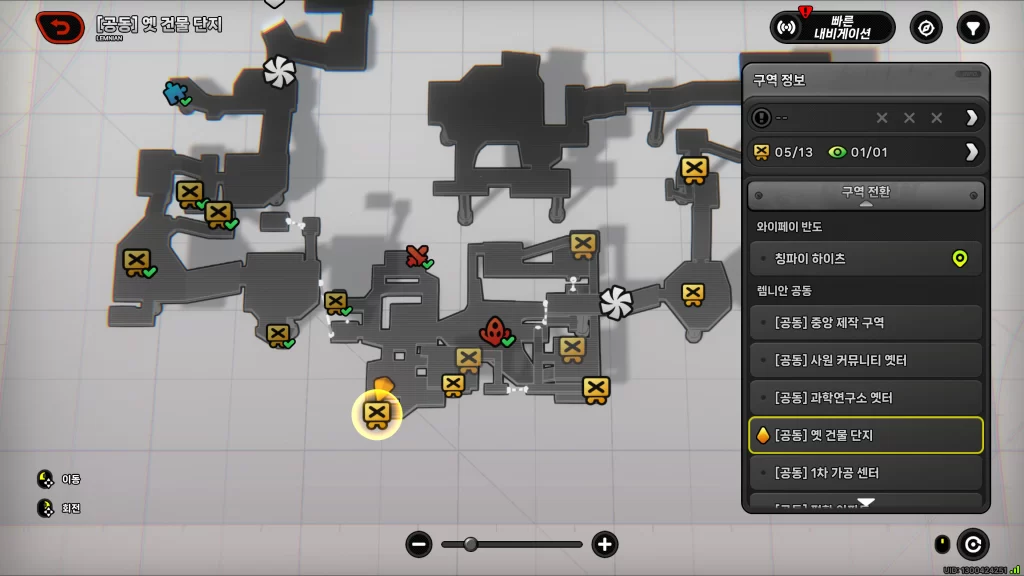Click the red back arrow button

(x=60, y=27)
